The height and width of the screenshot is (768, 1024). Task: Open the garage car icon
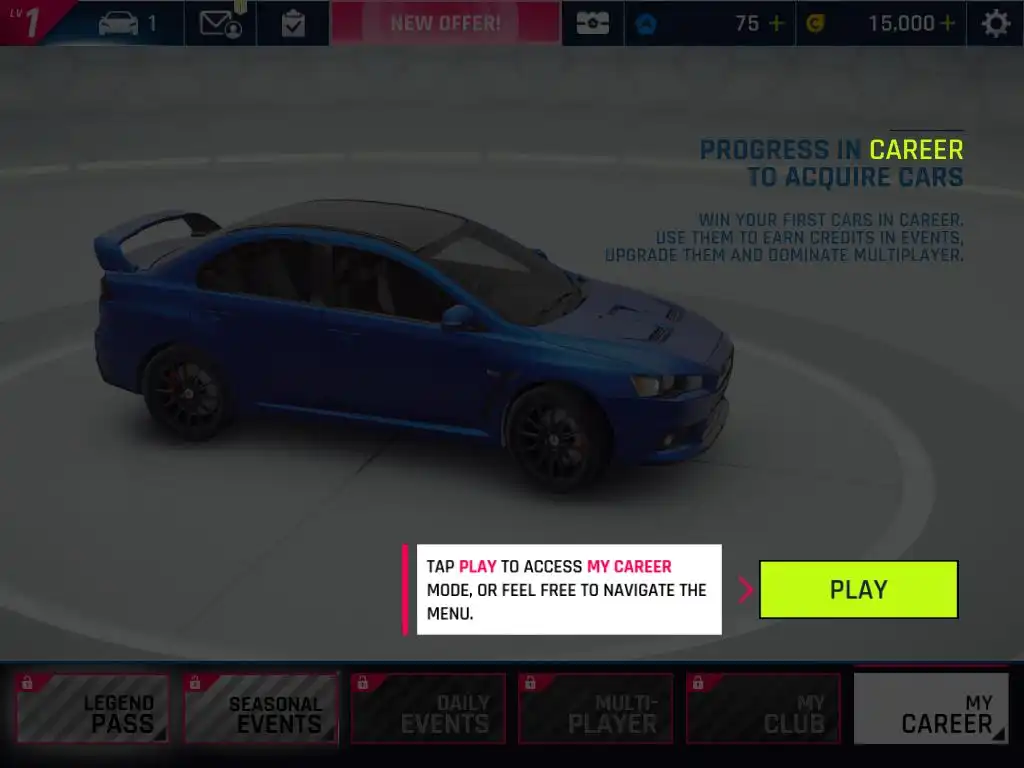(119, 23)
